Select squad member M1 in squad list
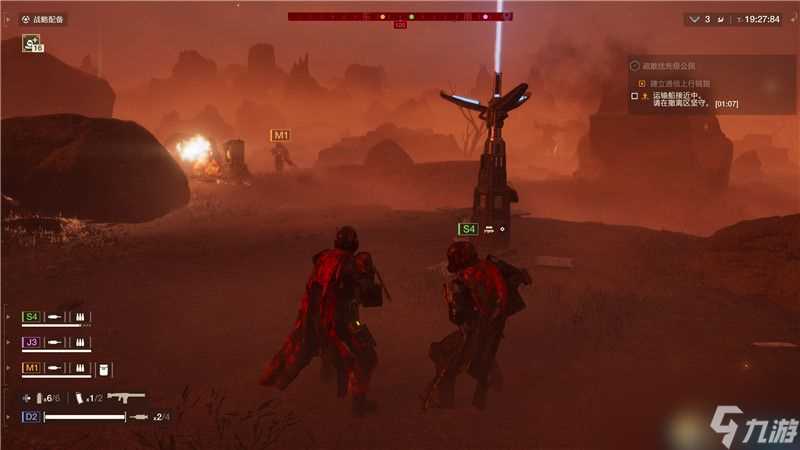The image size is (800, 450). click(31, 368)
